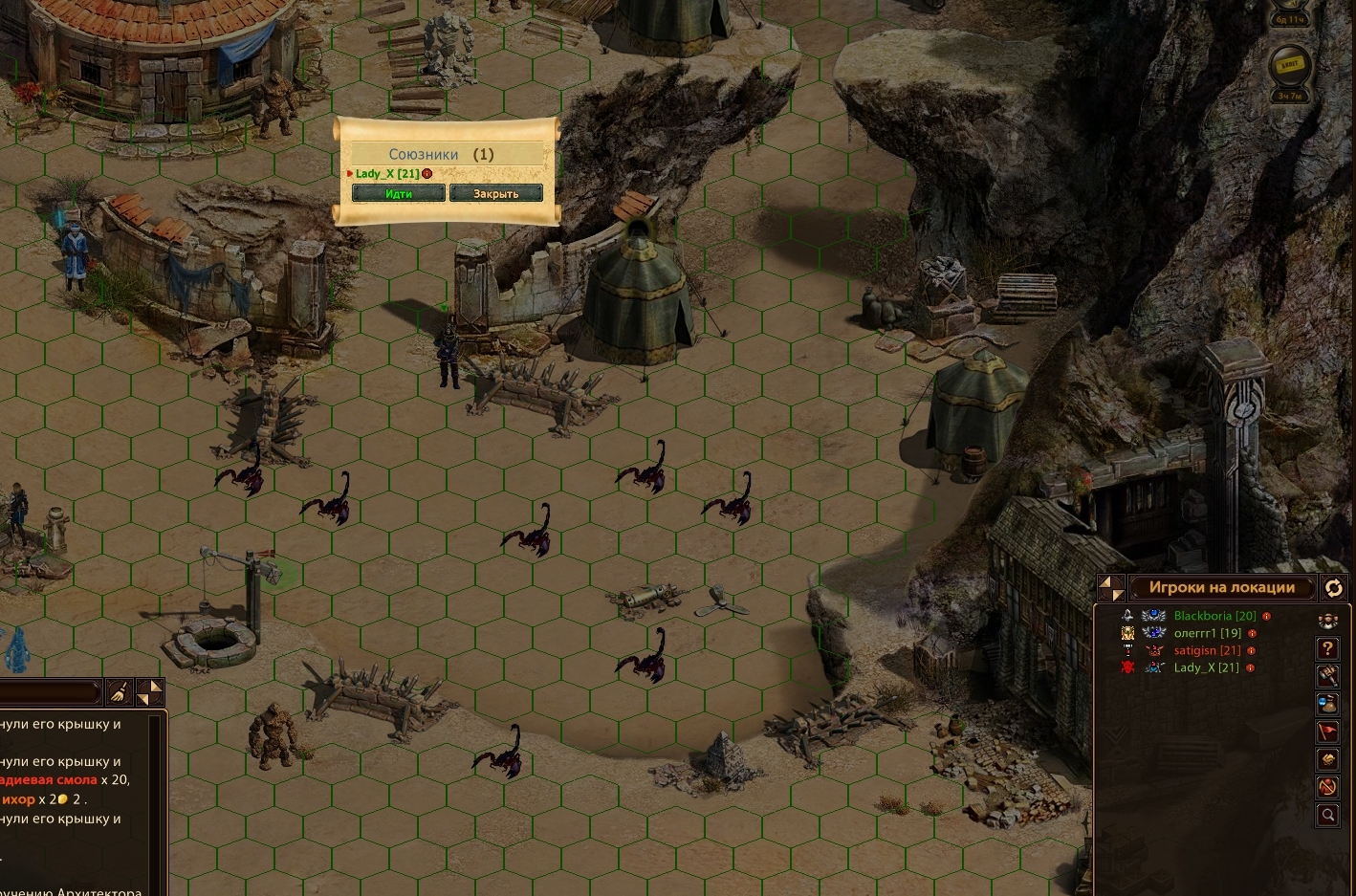Viewport: 1356px width, 896px height.
Task: Choose олегrr1 [19] from the player list
Action: (x=1208, y=633)
